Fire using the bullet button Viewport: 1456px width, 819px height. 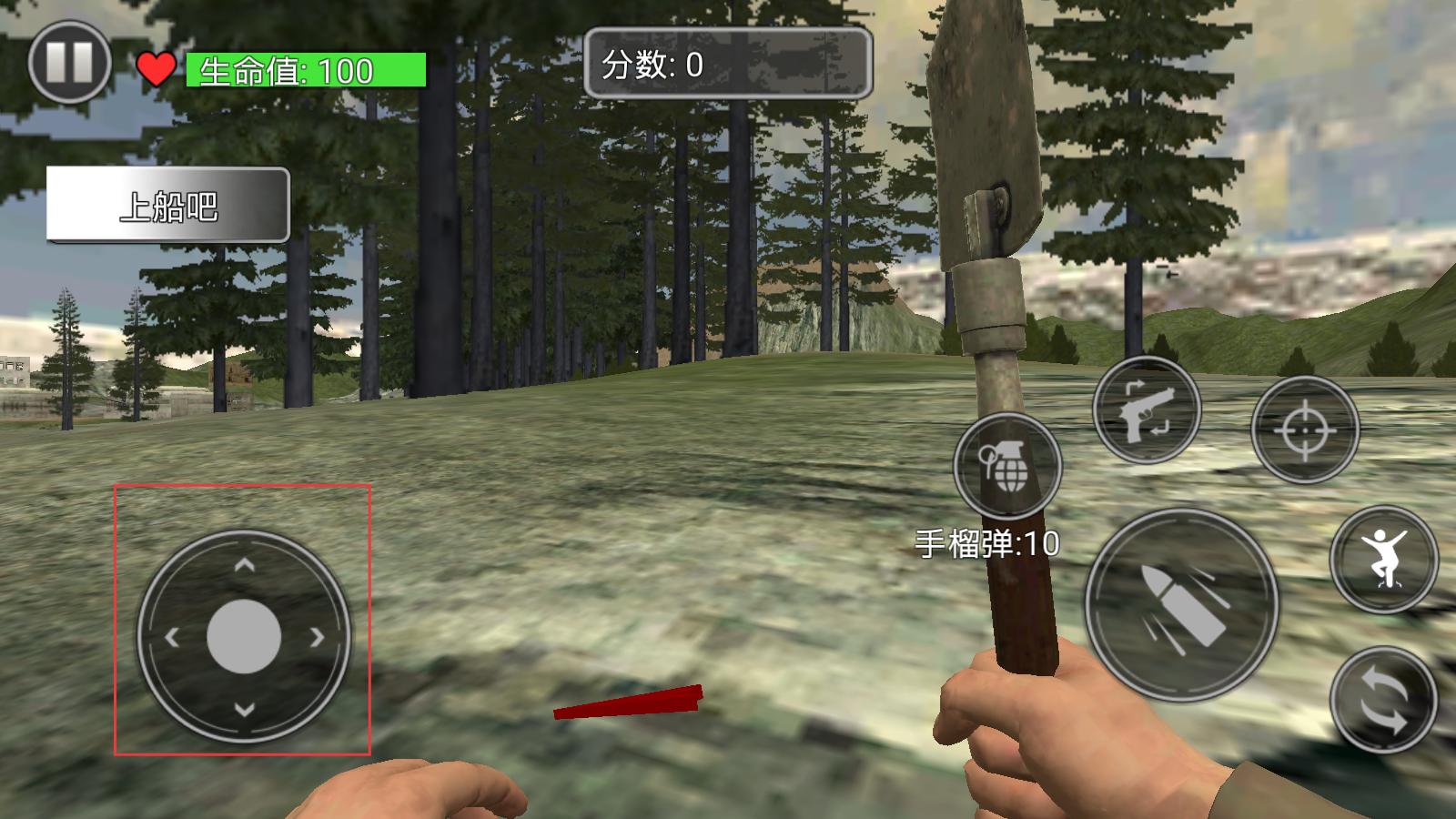coord(1182,605)
